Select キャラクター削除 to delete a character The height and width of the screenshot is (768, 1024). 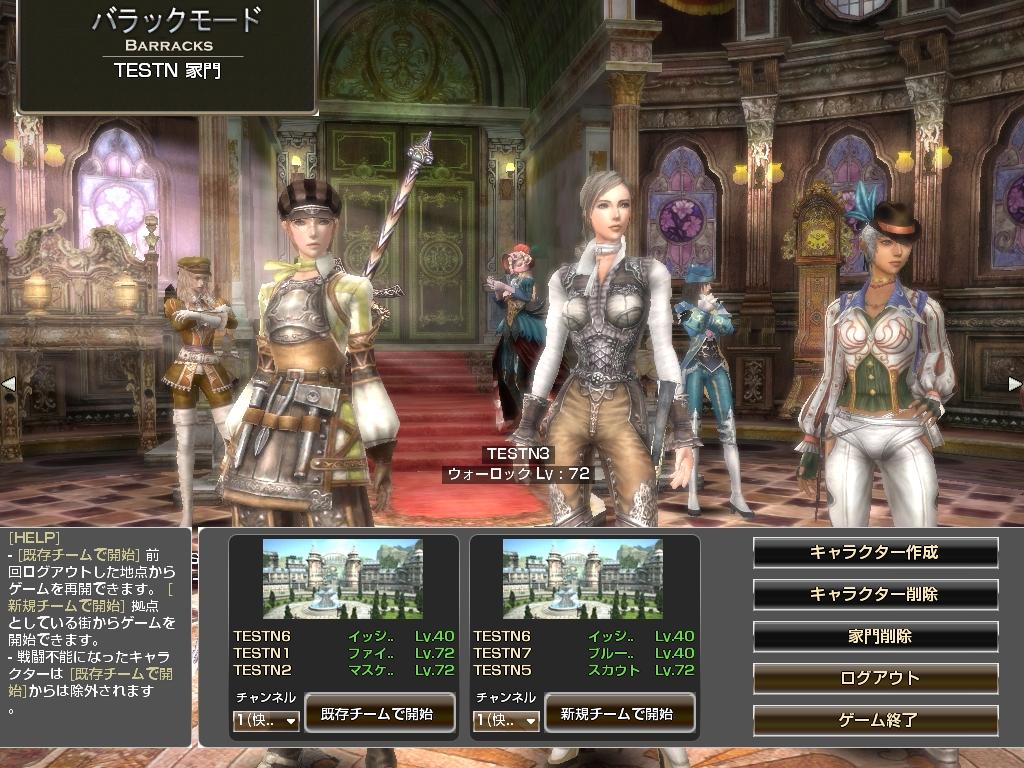[875, 594]
